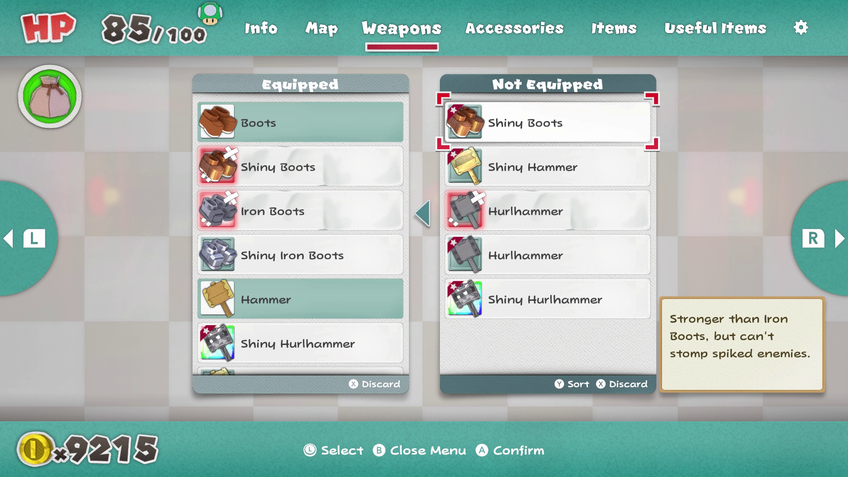The width and height of the screenshot is (848, 477).
Task: Choose Shiny Boots in the Equipped list
Action: (x=300, y=167)
